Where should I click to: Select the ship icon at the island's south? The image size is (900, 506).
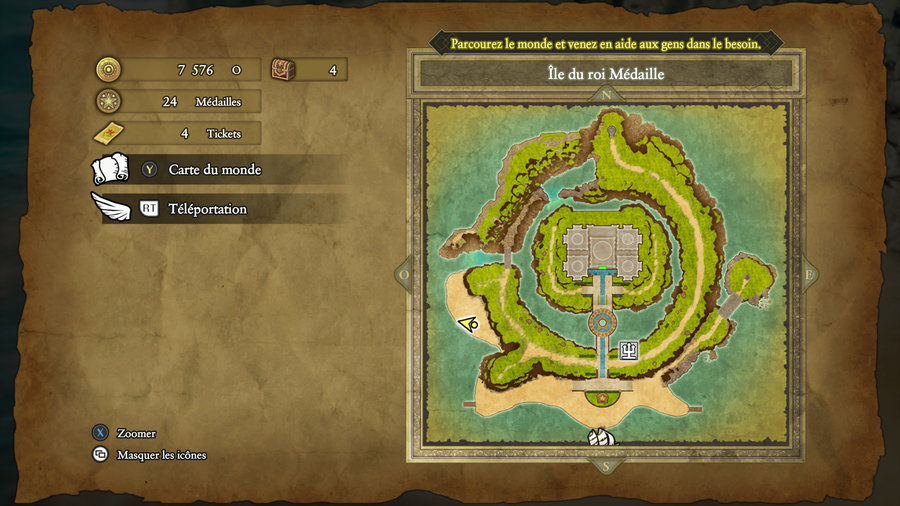click(x=602, y=438)
